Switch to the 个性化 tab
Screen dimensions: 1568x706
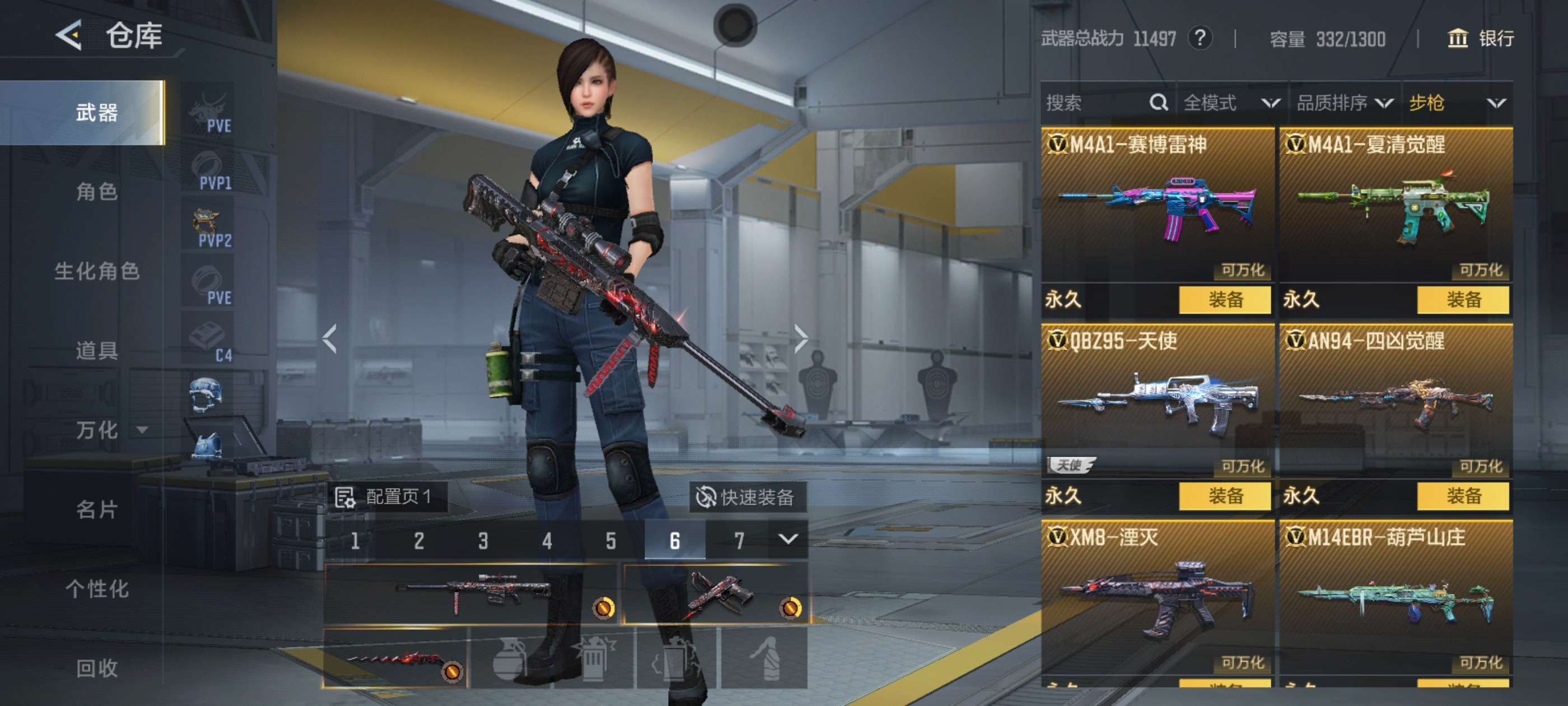tap(97, 588)
